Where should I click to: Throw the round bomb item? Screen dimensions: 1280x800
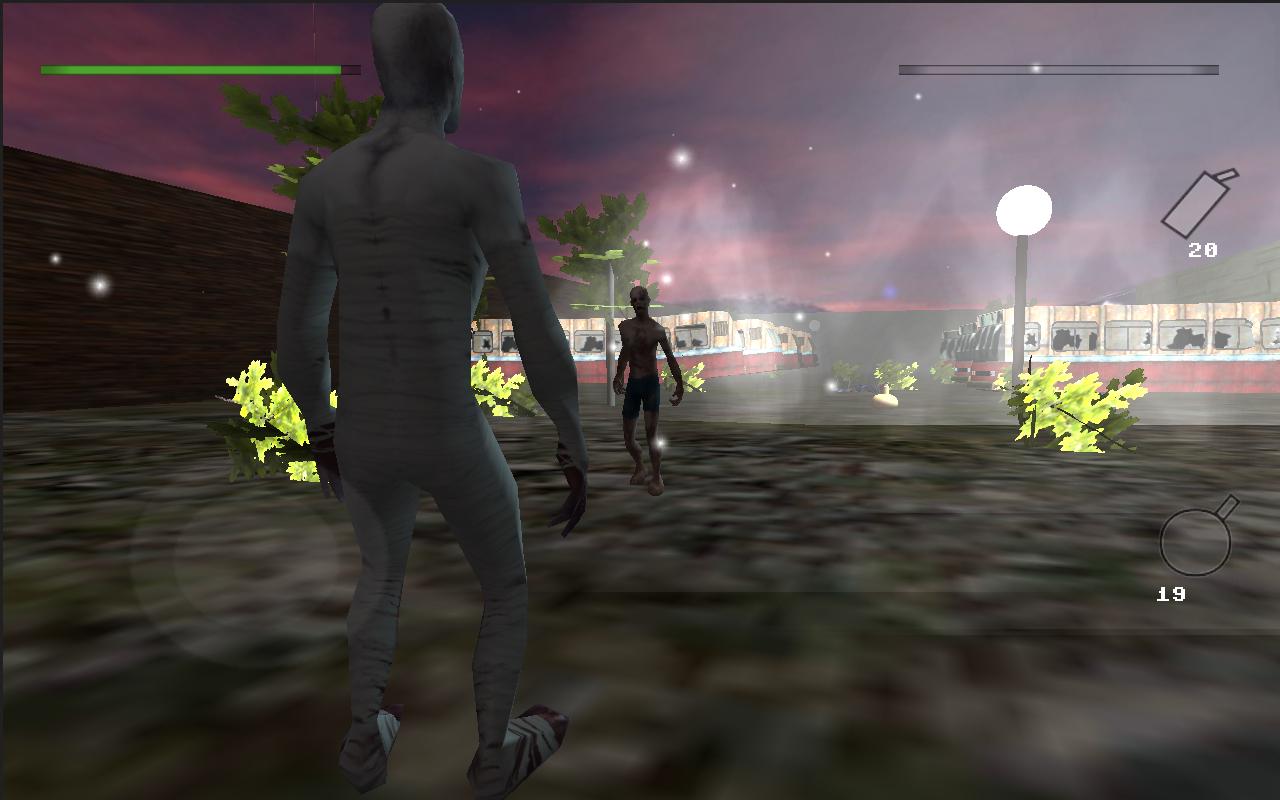1196,539
